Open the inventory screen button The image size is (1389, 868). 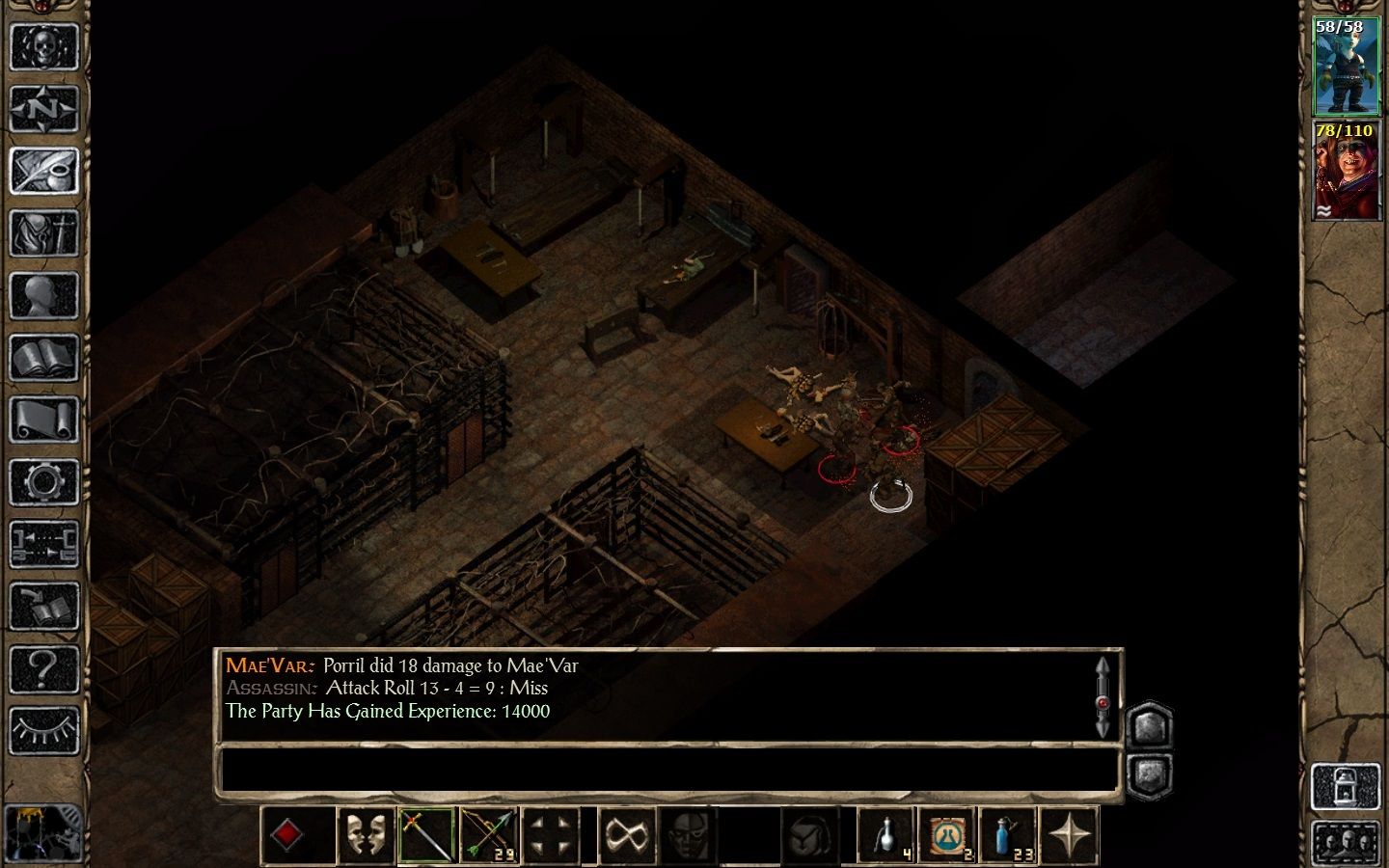[43, 234]
